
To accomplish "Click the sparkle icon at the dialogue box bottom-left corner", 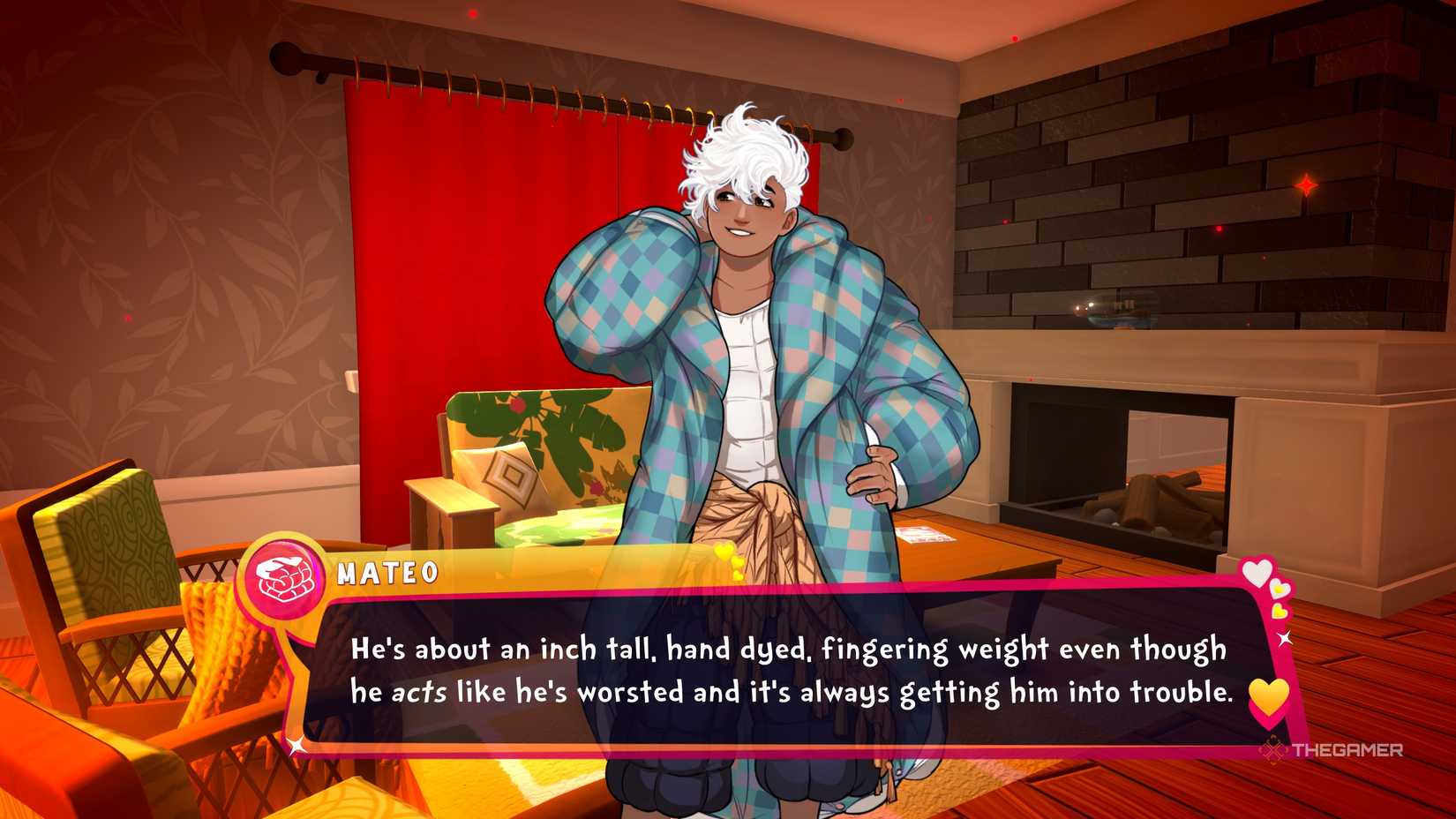I will [x=296, y=744].
